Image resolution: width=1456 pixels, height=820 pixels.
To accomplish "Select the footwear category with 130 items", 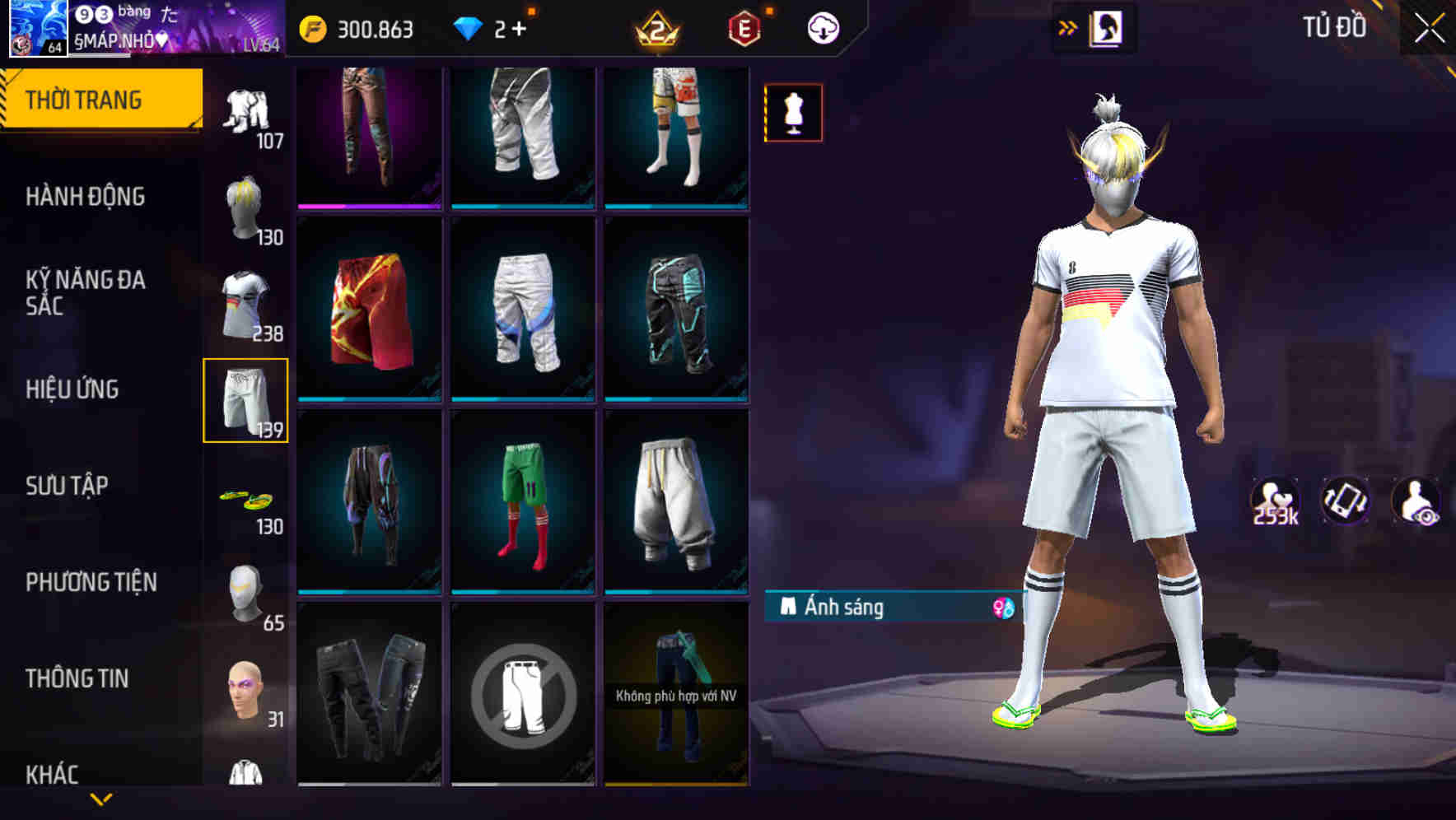I will pyautogui.click(x=247, y=502).
